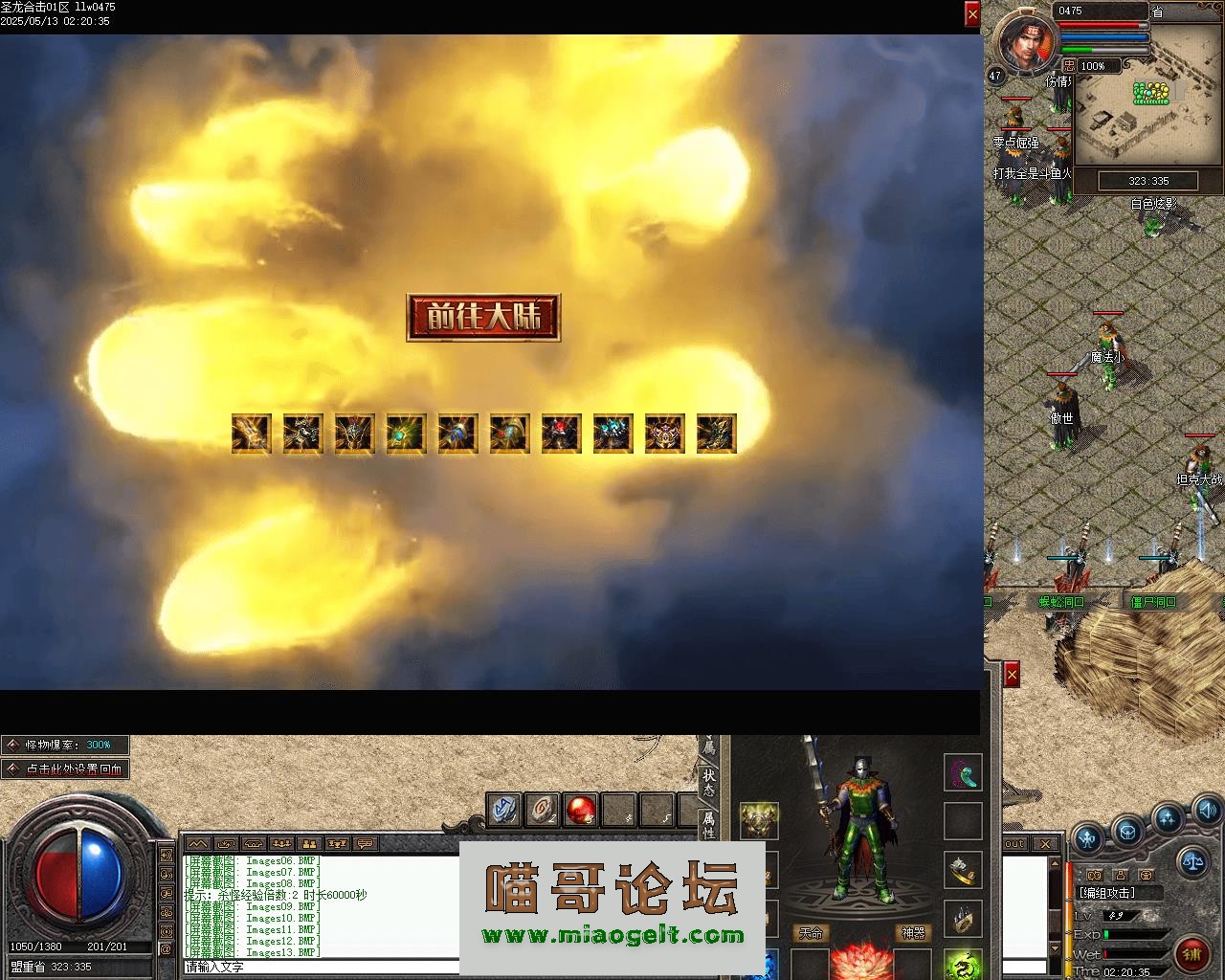Click the 前往大陆 button

(x=483, y=318)
